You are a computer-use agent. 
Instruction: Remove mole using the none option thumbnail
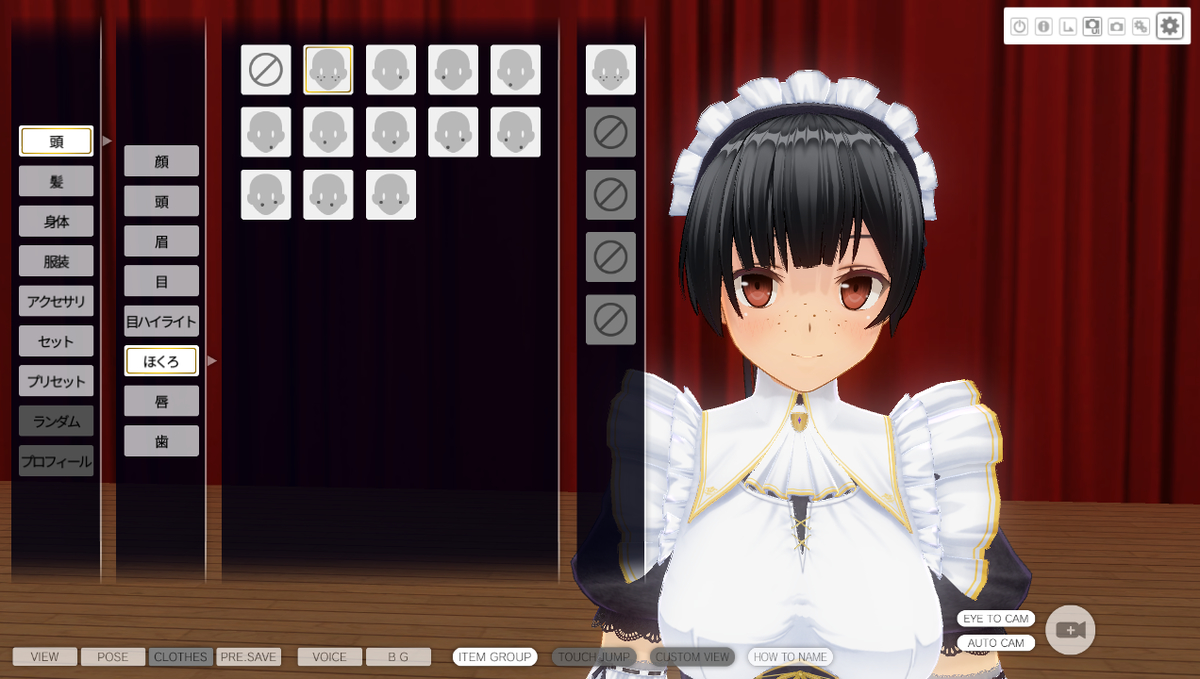(266, 70)
